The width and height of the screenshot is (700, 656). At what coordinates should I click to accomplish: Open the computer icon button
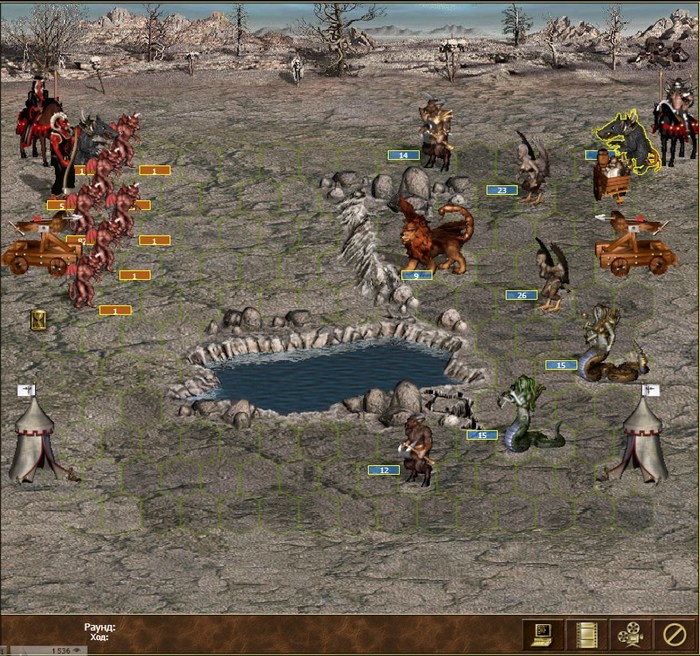click(x=543, y=634)
